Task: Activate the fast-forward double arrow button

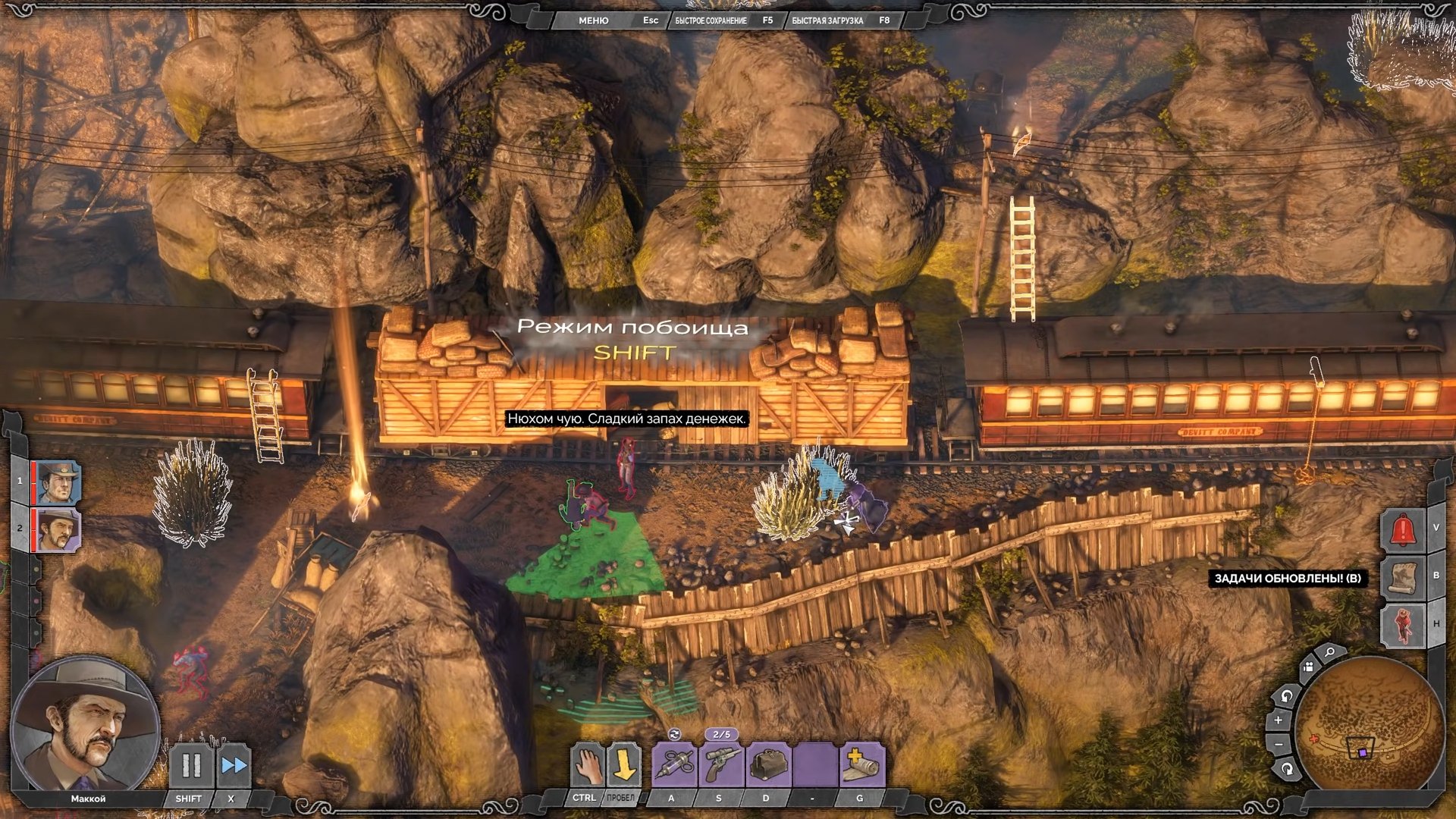Action: [234, 766]
